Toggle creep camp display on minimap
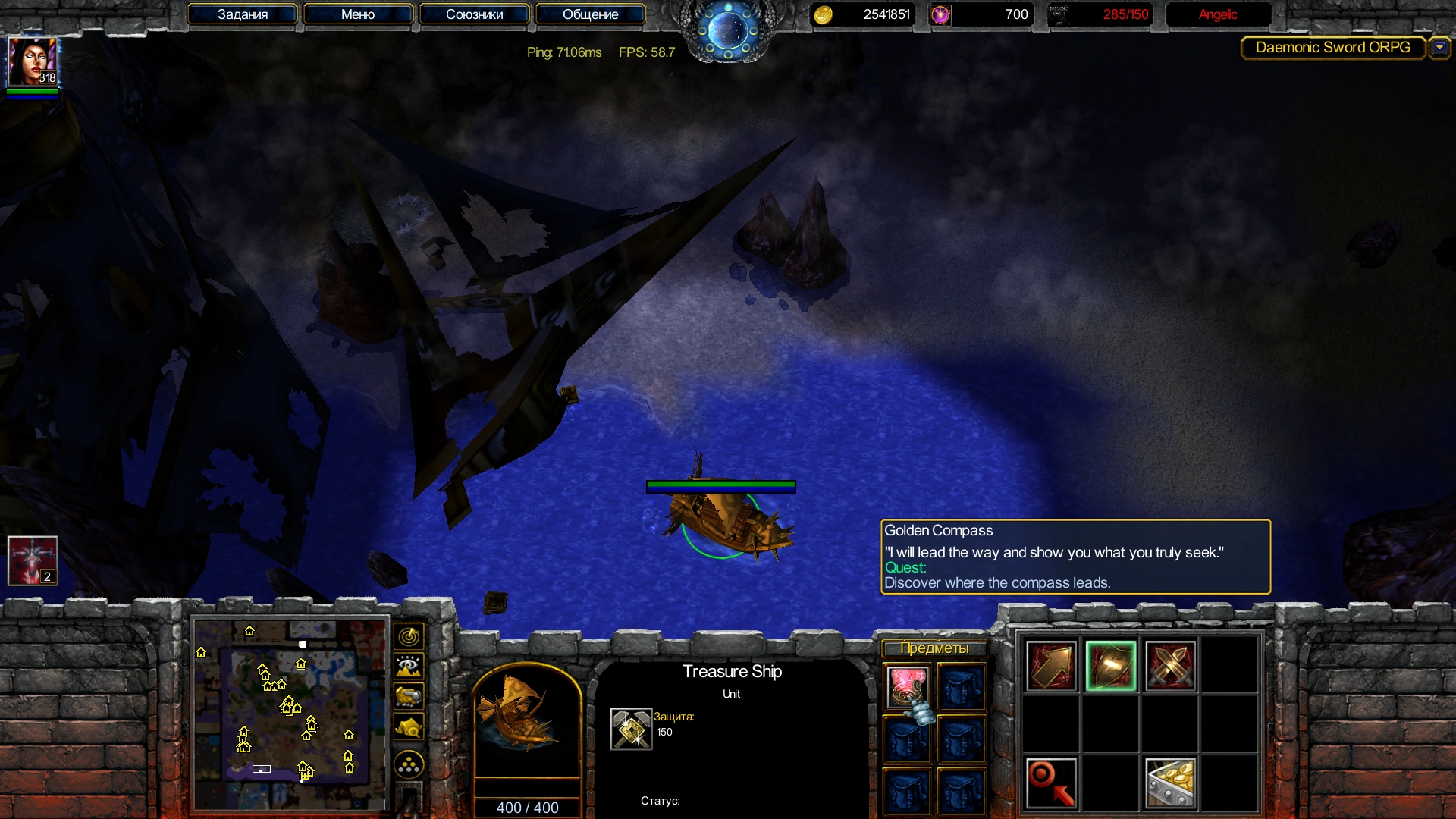Screen dimensions: 1456x819 [409, 726]
